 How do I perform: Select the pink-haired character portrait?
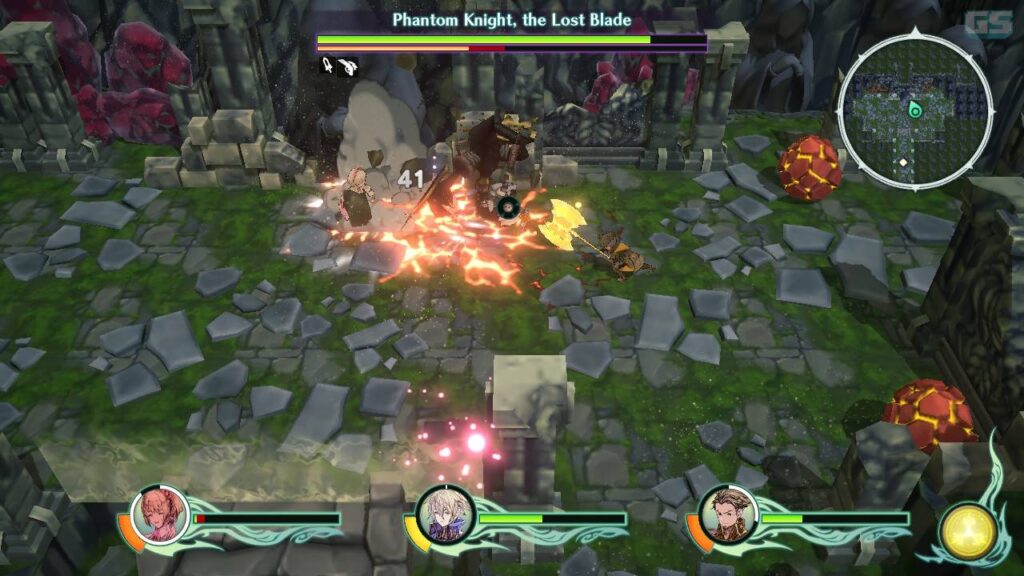160,514
